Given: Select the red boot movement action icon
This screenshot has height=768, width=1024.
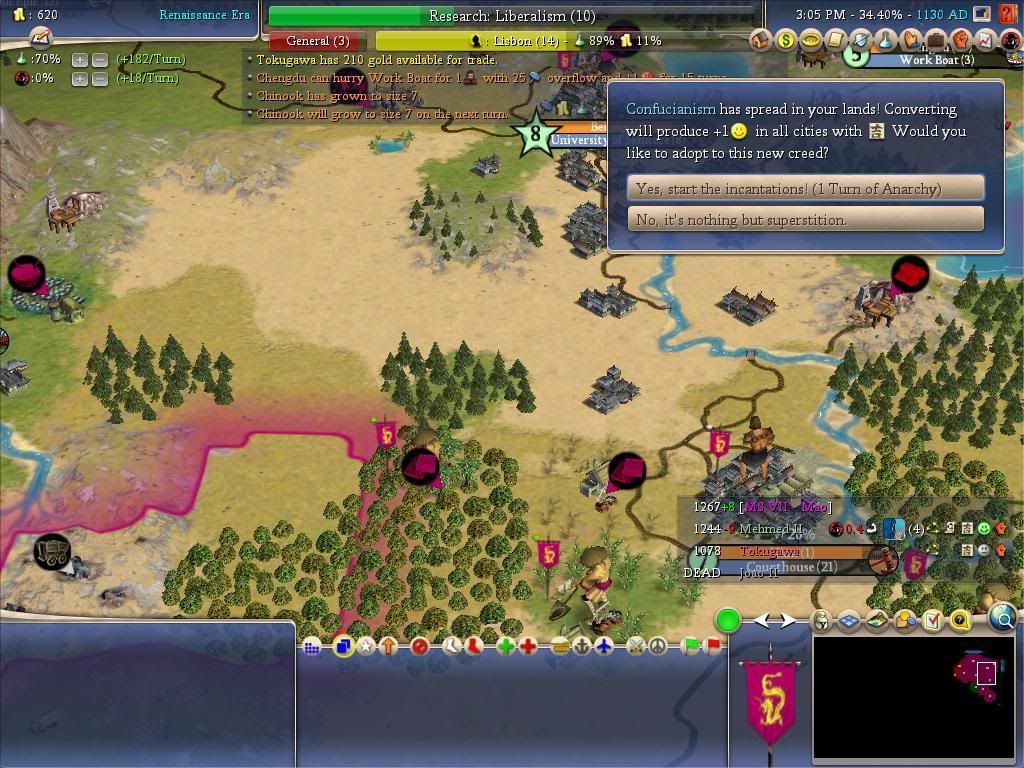Looking at the screenshot, I should (x=474, y=647).
